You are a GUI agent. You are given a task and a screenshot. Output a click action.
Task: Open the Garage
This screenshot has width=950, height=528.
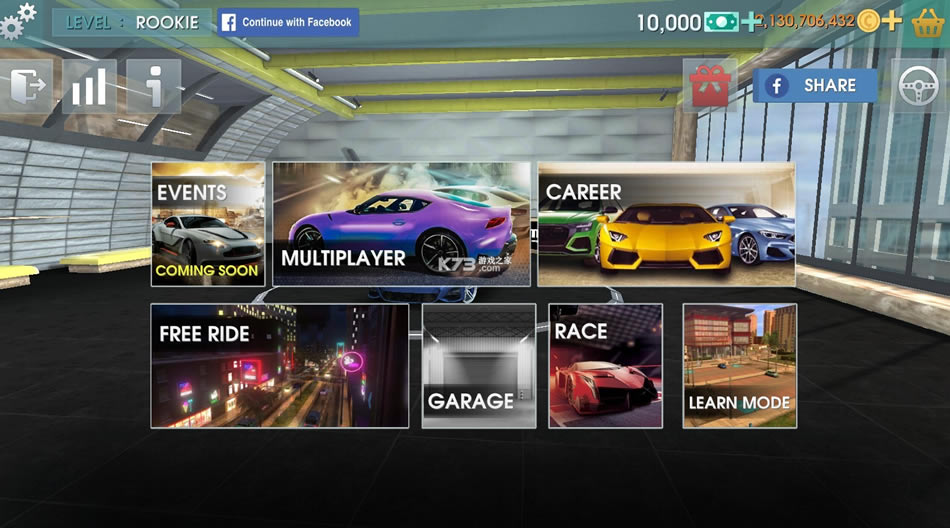click(478, 366)
